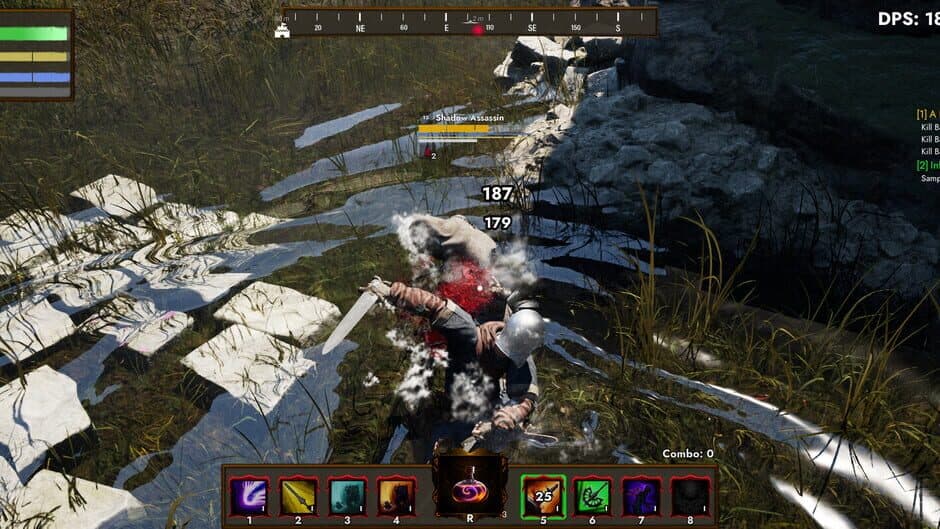Use the yellow spear thrust skill

[x=299, y=495]
